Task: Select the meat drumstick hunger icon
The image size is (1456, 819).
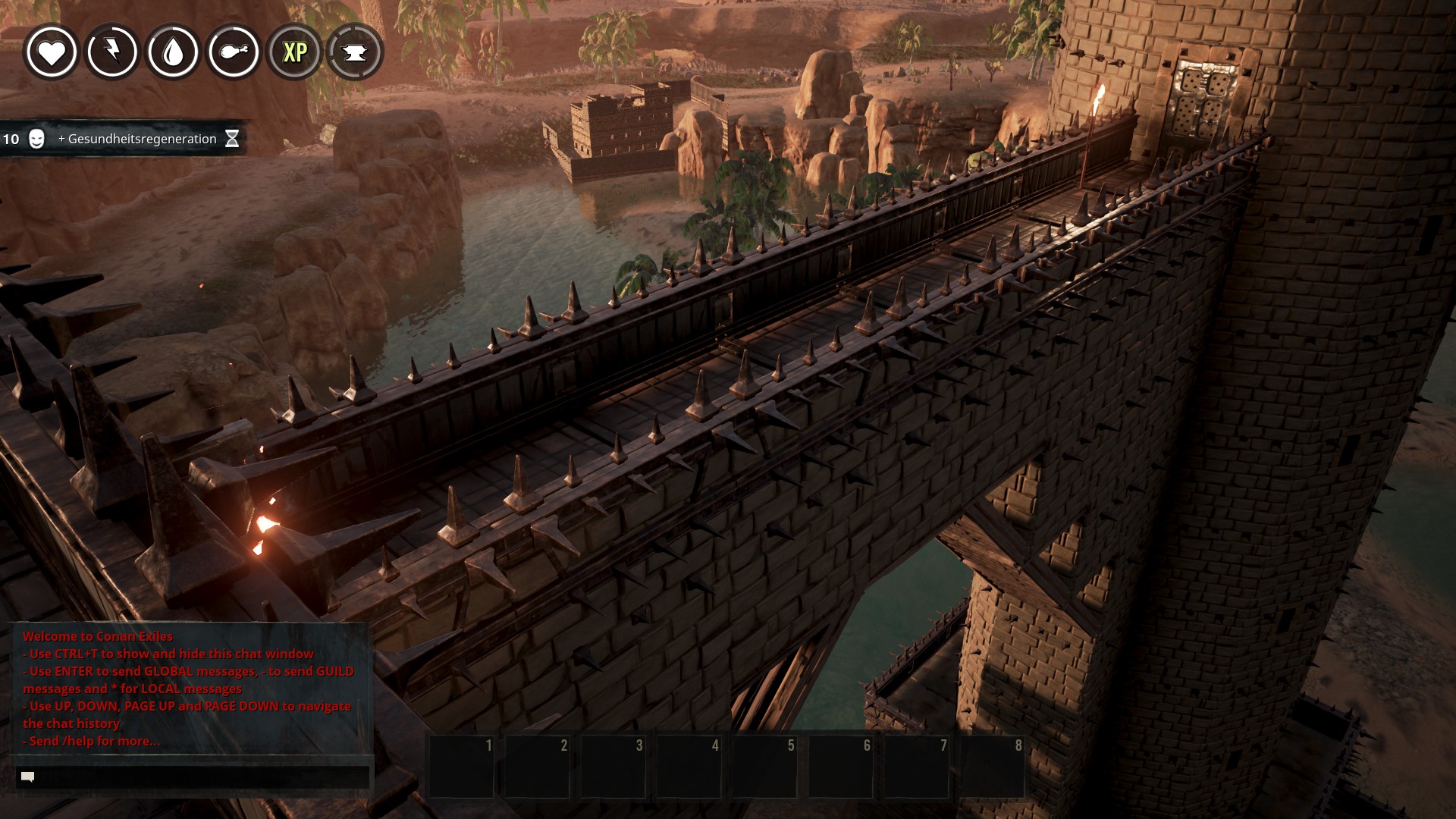Action: 234,52
